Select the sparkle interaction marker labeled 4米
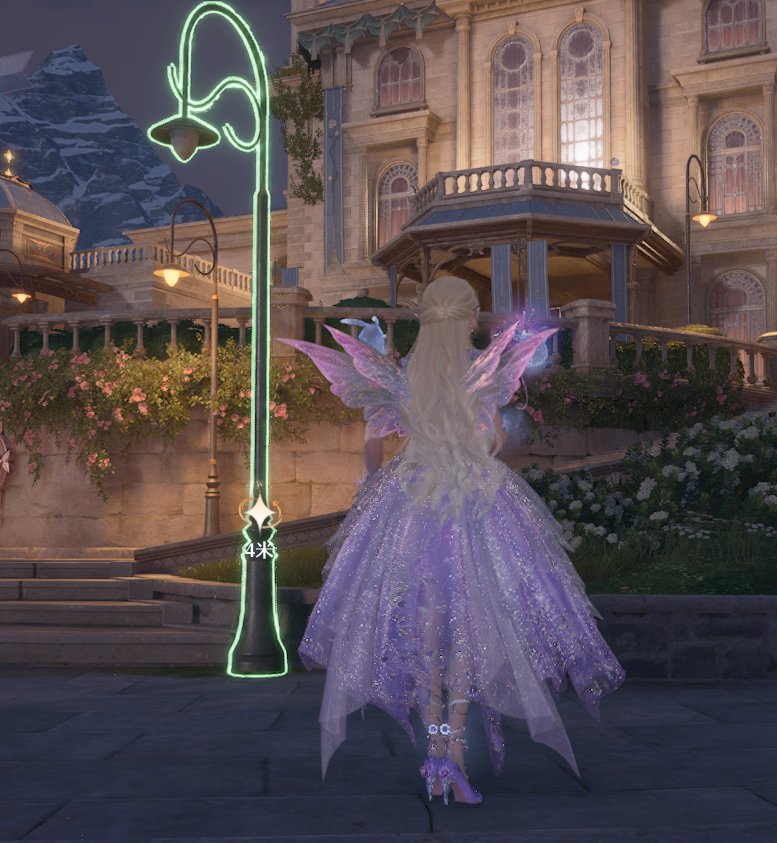The width and height of the screenshot is (777, 843). [260, 515]
